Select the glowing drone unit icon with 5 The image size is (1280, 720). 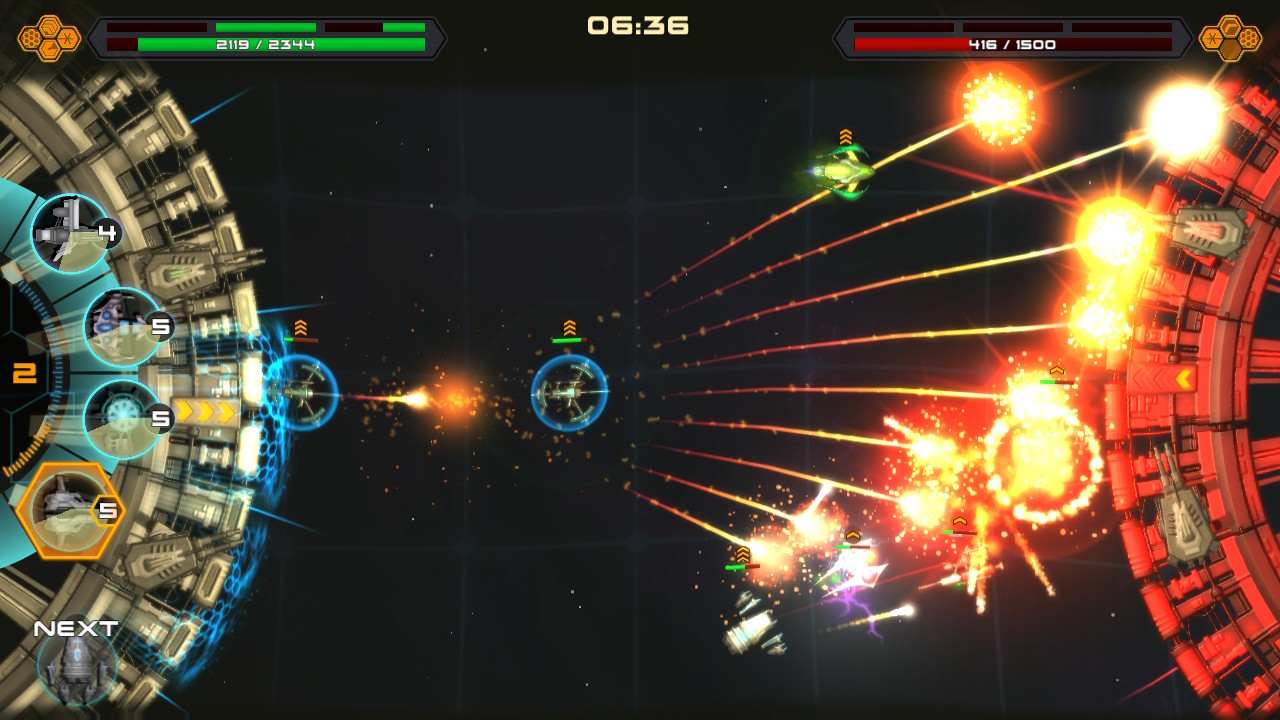(x=120, y=417)
